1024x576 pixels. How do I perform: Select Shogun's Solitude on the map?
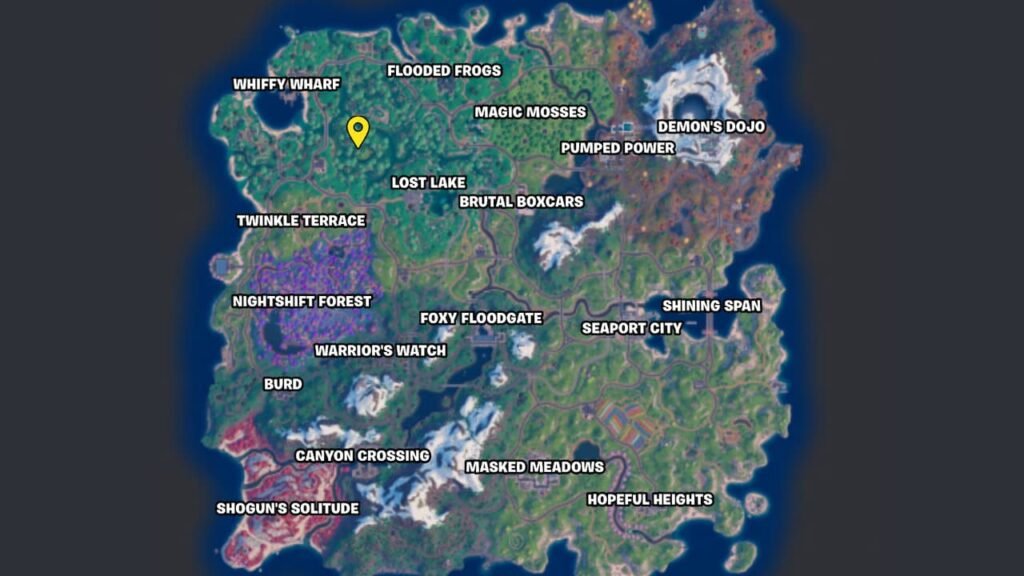tap(287, 508)
